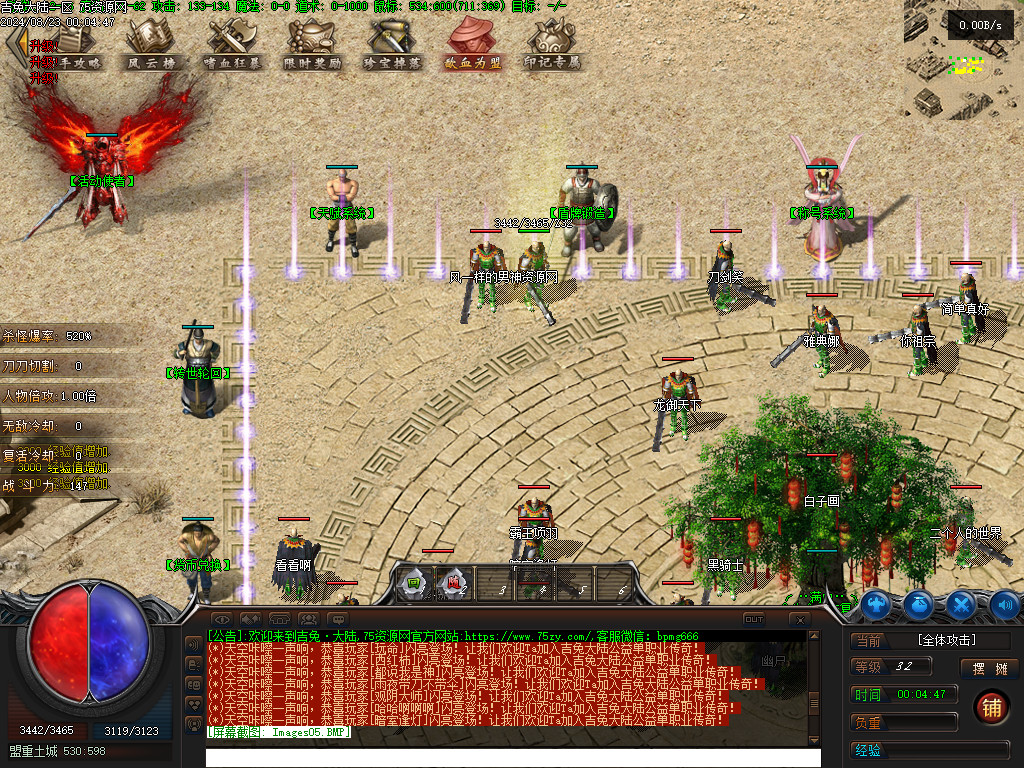Select the speech bubble chat channel icon
This screenshot has width=1024, height=768.
coord(338,620)
